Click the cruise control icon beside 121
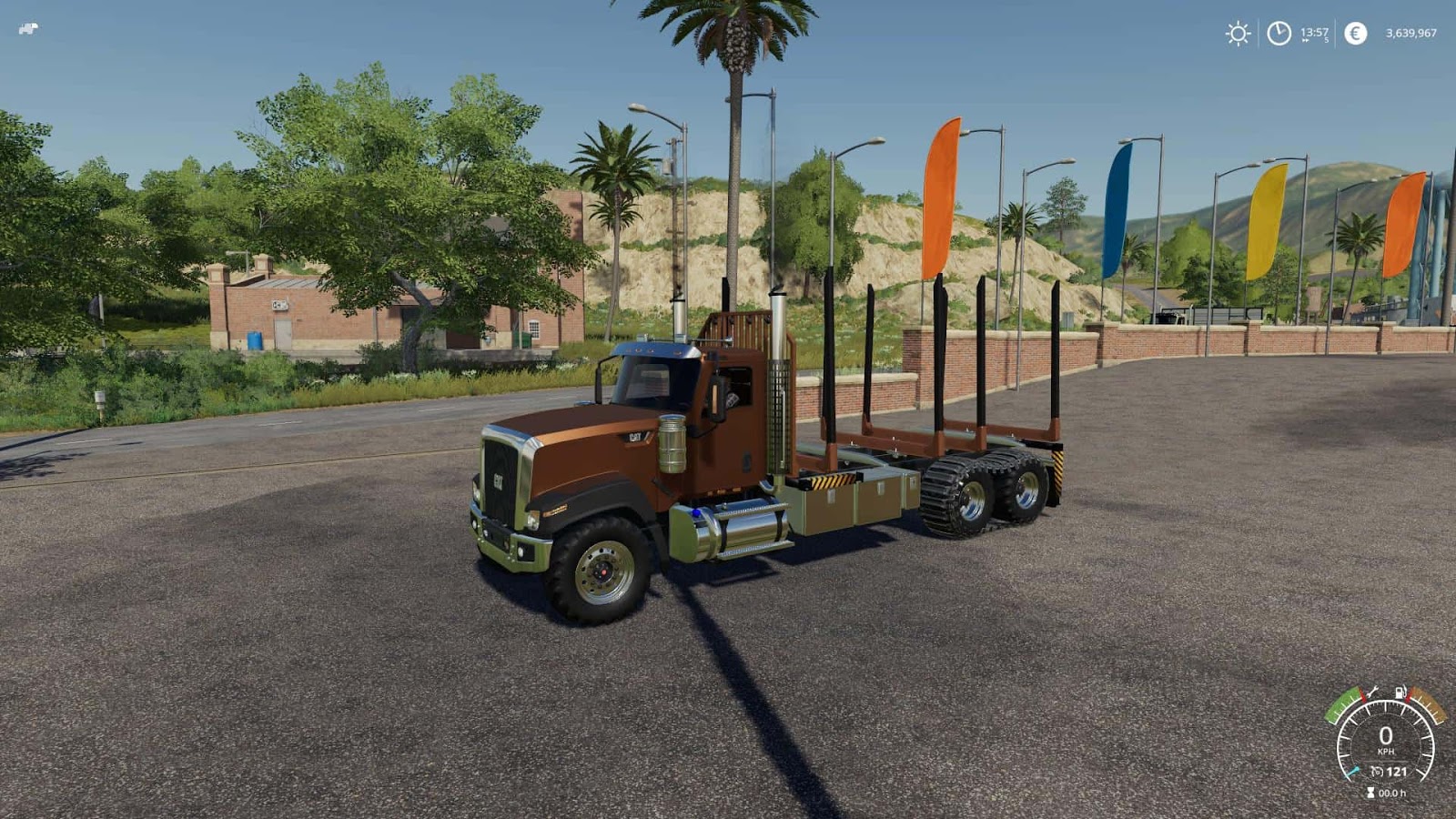 (x=1379, y=771)
